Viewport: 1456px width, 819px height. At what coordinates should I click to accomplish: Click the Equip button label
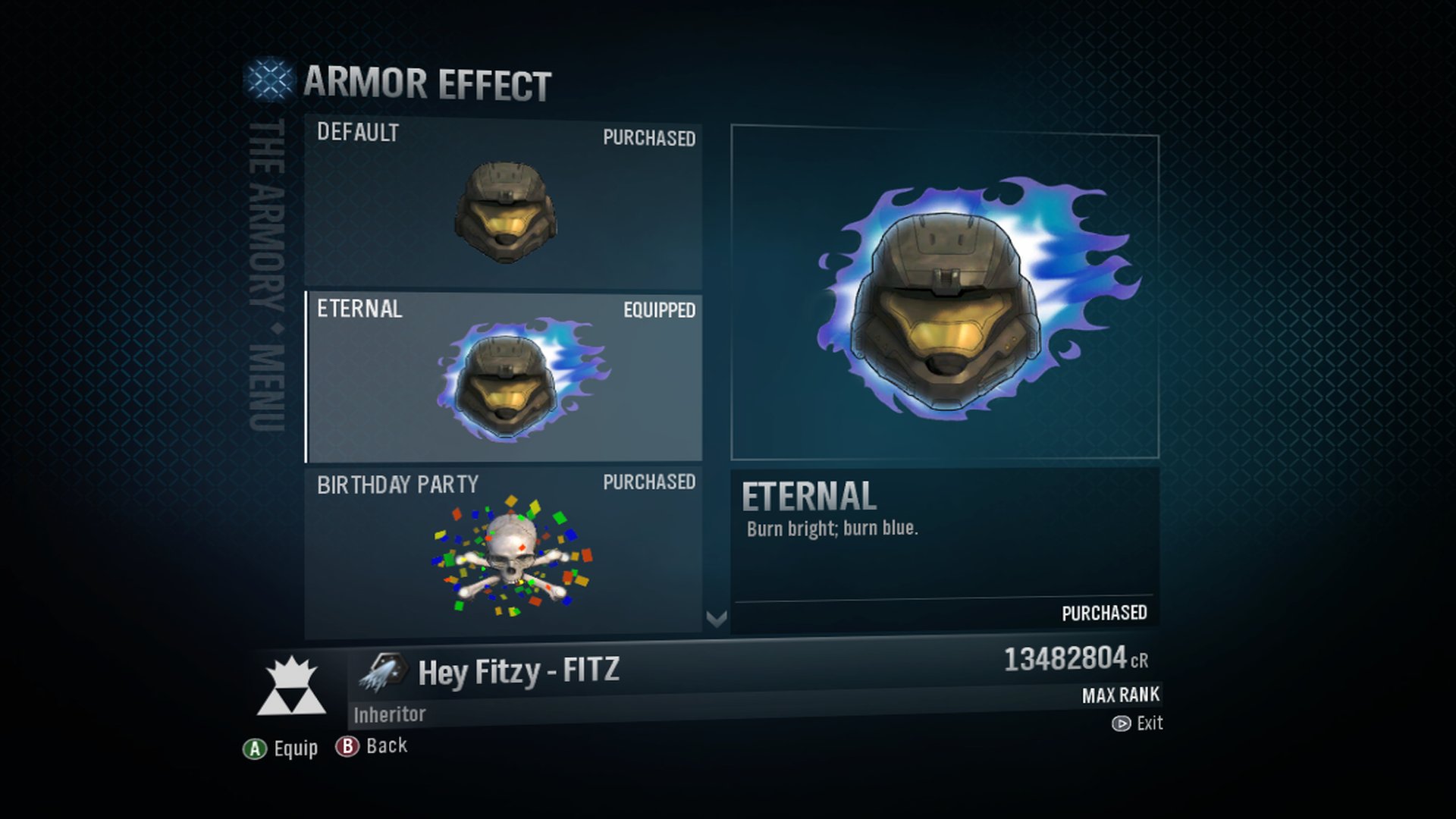(296, 749)
